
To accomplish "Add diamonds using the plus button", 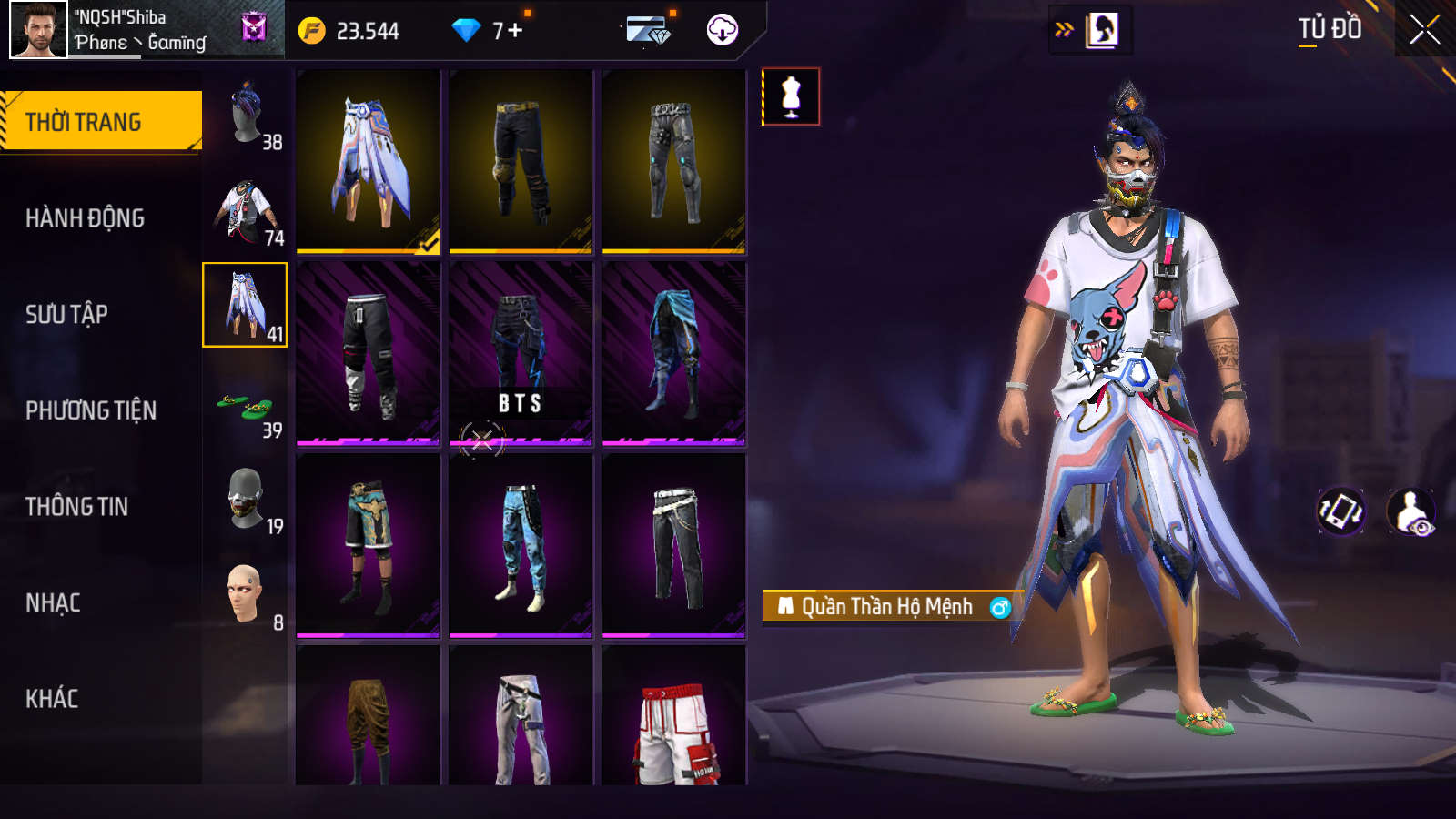I will click(x=515, y=31).
